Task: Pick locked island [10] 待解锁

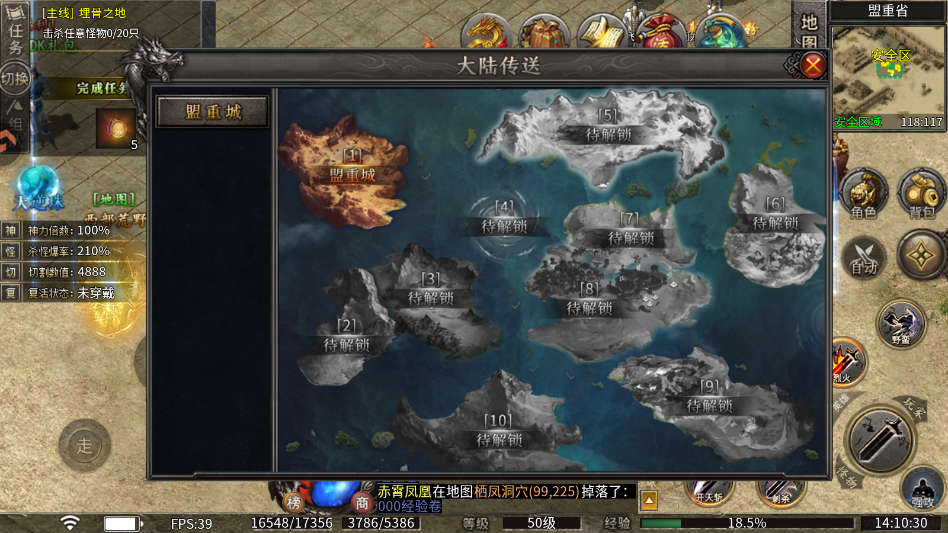Action: pyautogui.click(x=498, y=432)
